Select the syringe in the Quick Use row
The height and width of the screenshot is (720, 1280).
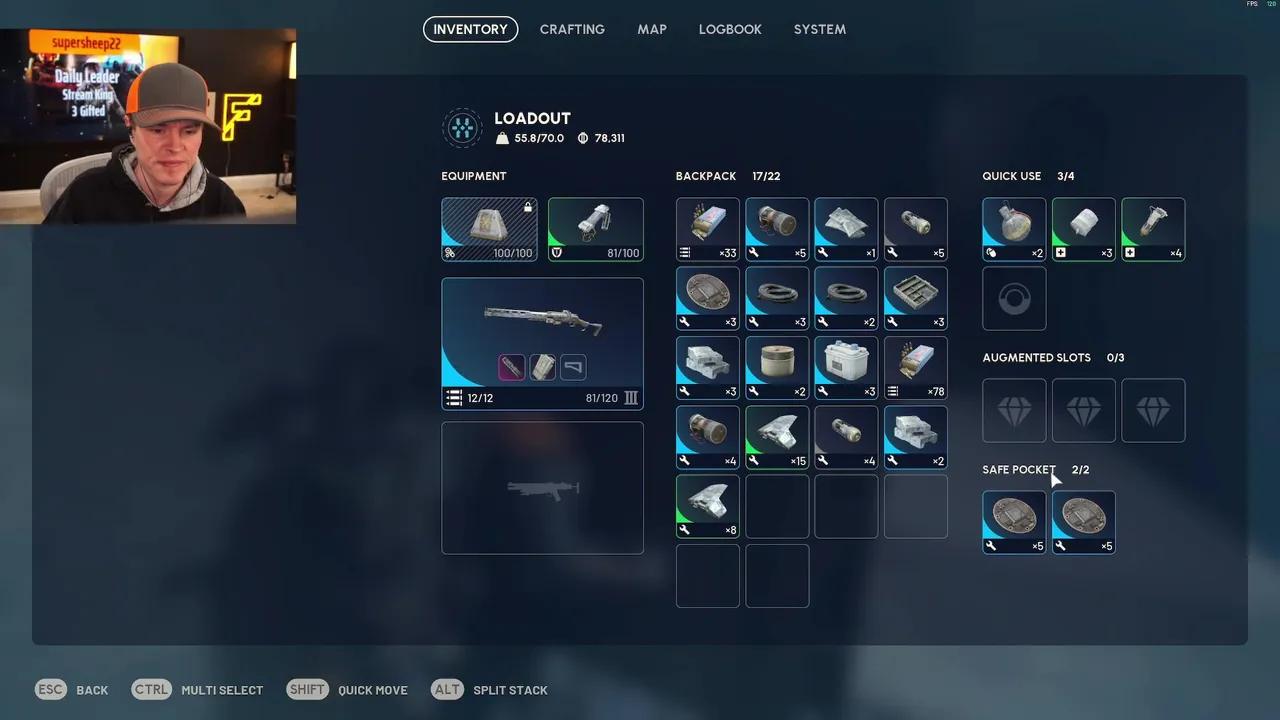1153,225
